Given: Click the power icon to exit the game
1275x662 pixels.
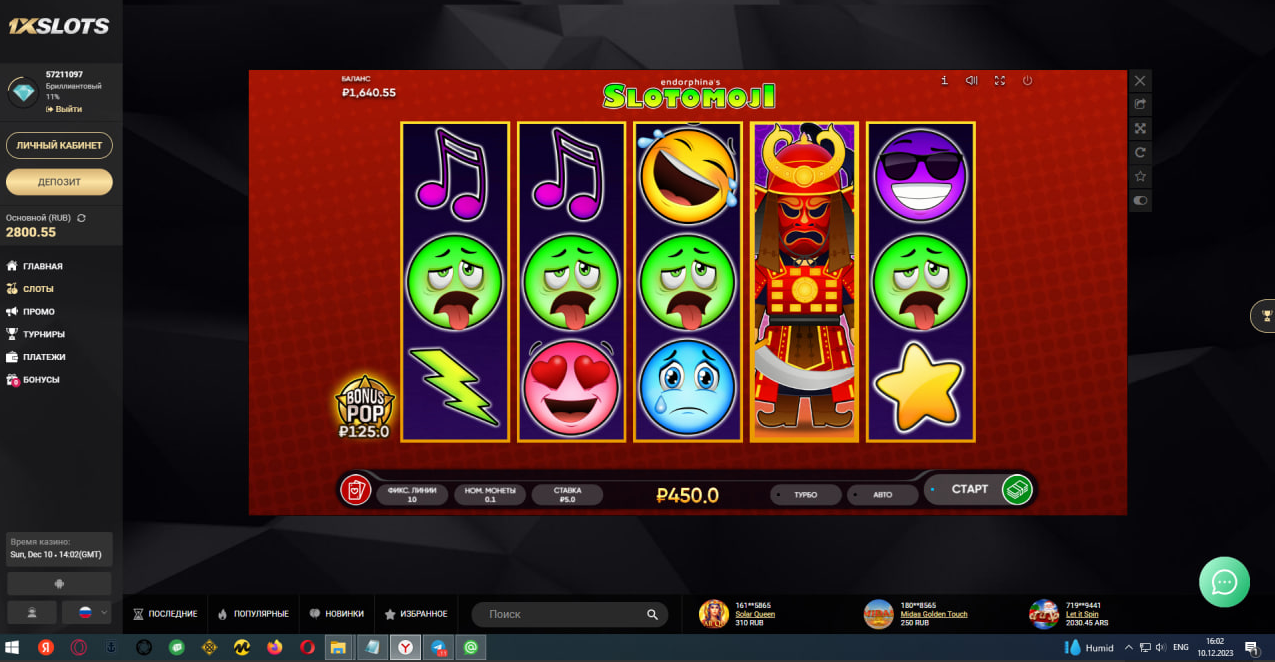Looking at the screenshot, I should click(x=1027, y=81).
